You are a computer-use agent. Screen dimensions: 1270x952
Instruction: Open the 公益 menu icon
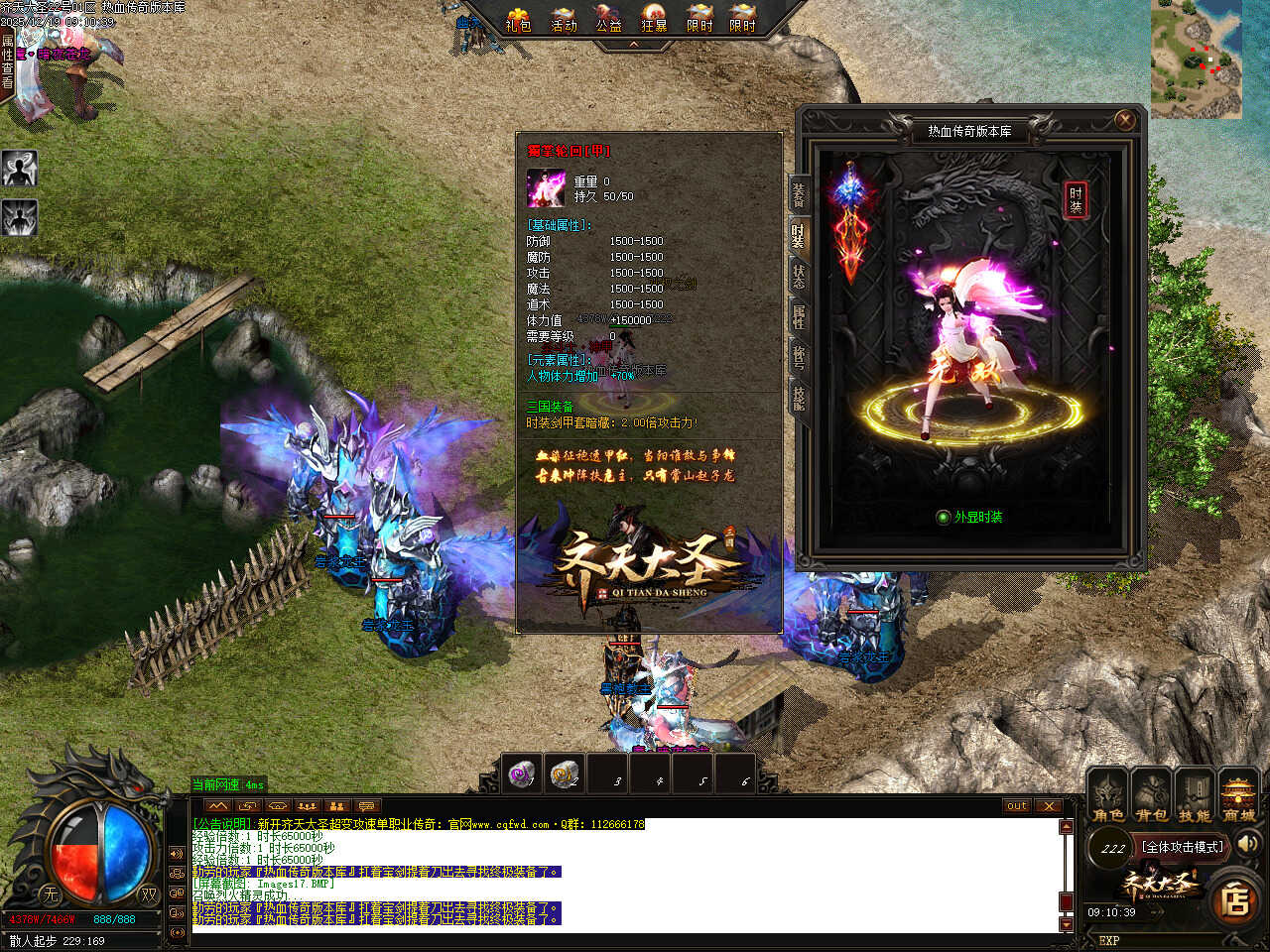coord(608,19)
